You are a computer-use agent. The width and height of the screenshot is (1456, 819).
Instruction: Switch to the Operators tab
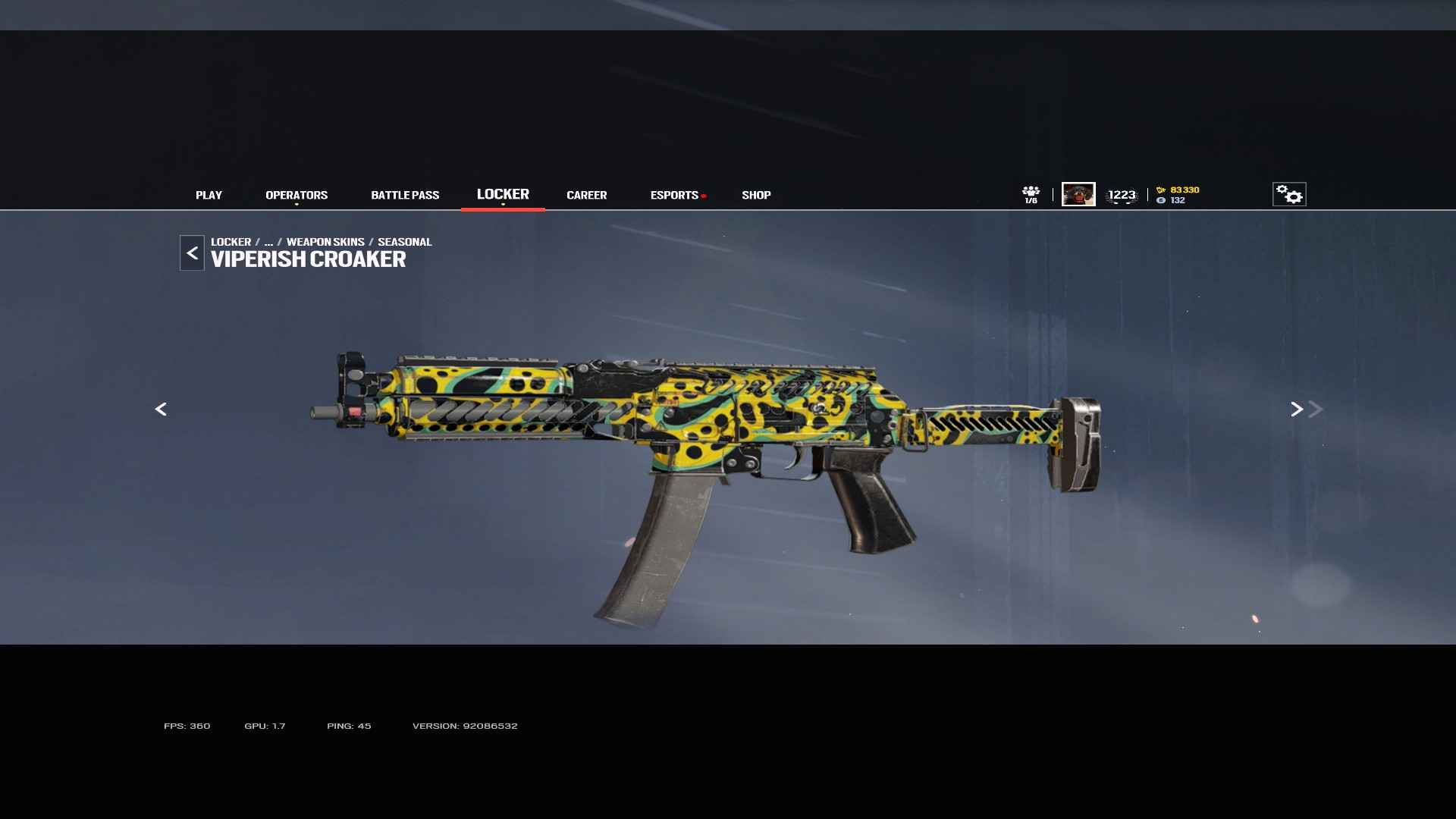click(x=297, y=195)
